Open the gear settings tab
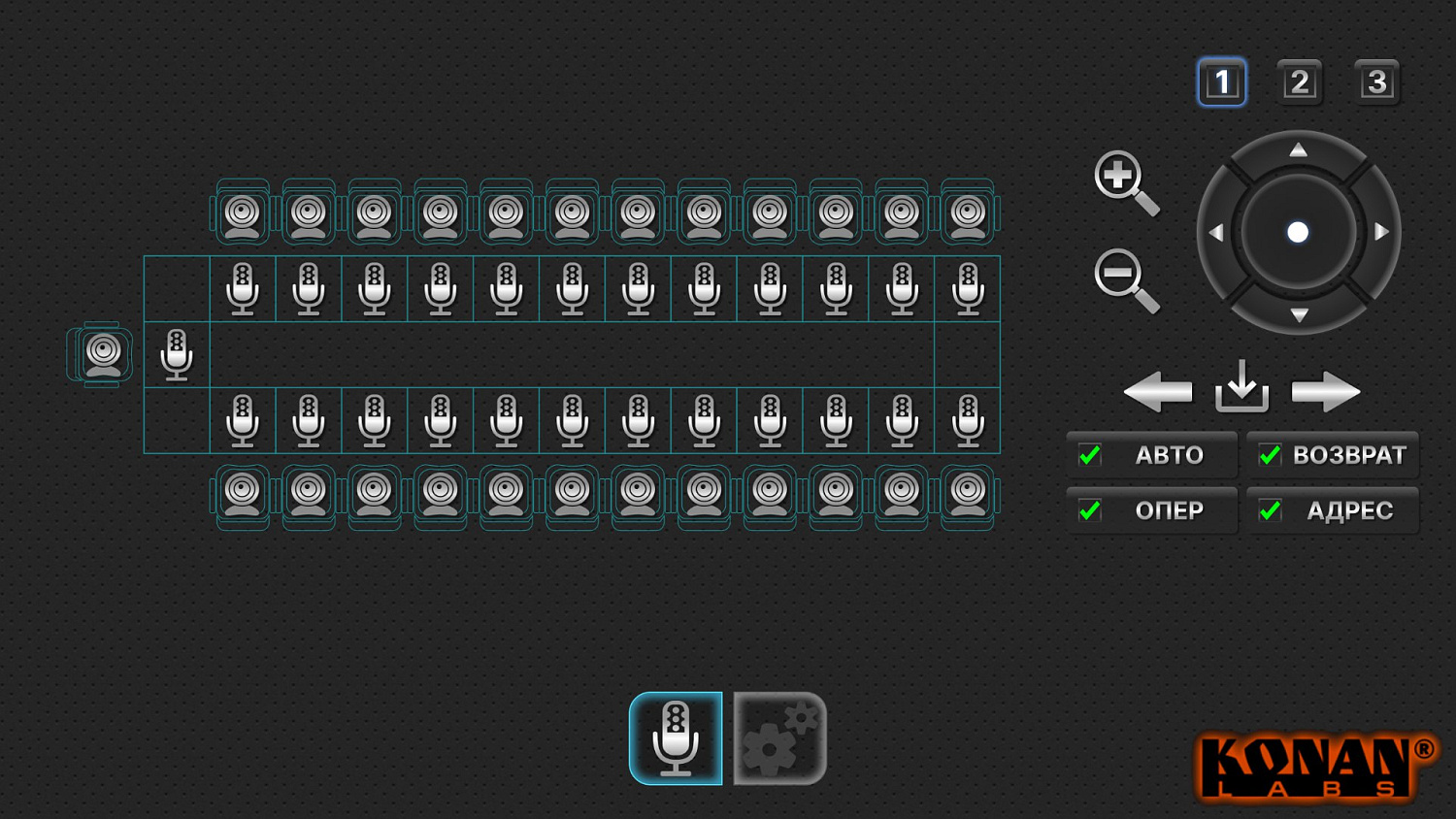Viewport: 1456px width, 819px height. (779, 738)
